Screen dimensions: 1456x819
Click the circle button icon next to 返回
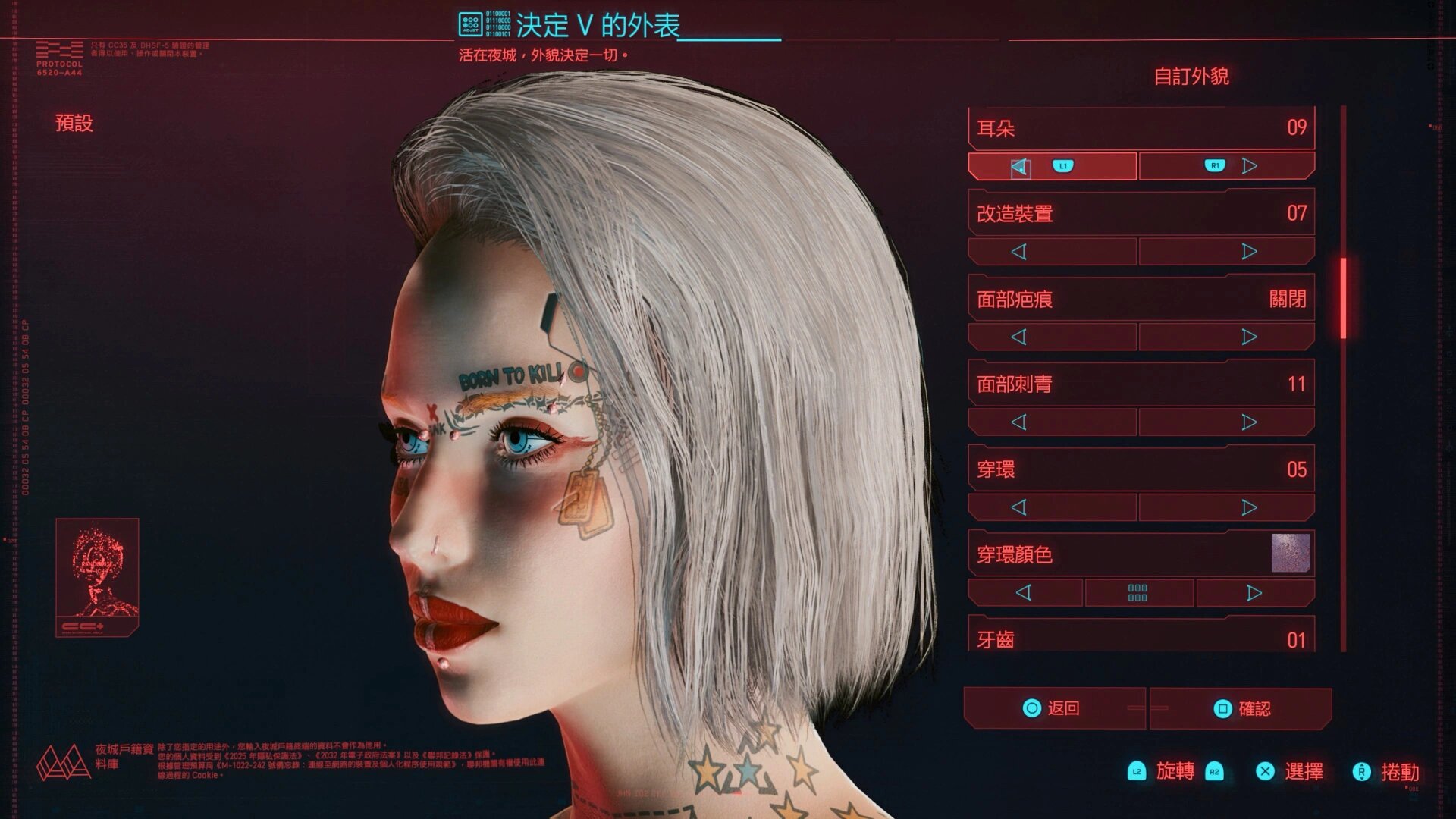point(1031,707)
